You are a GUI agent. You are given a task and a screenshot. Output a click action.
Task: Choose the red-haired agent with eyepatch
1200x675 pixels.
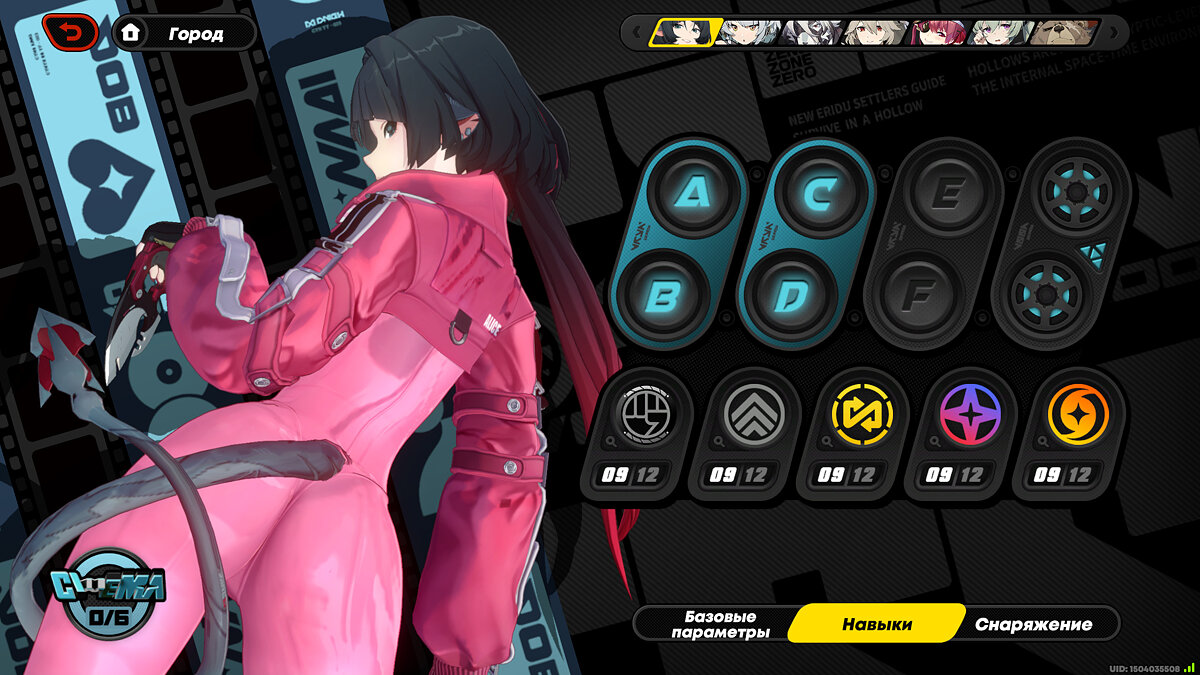click(x=937, y=33)
